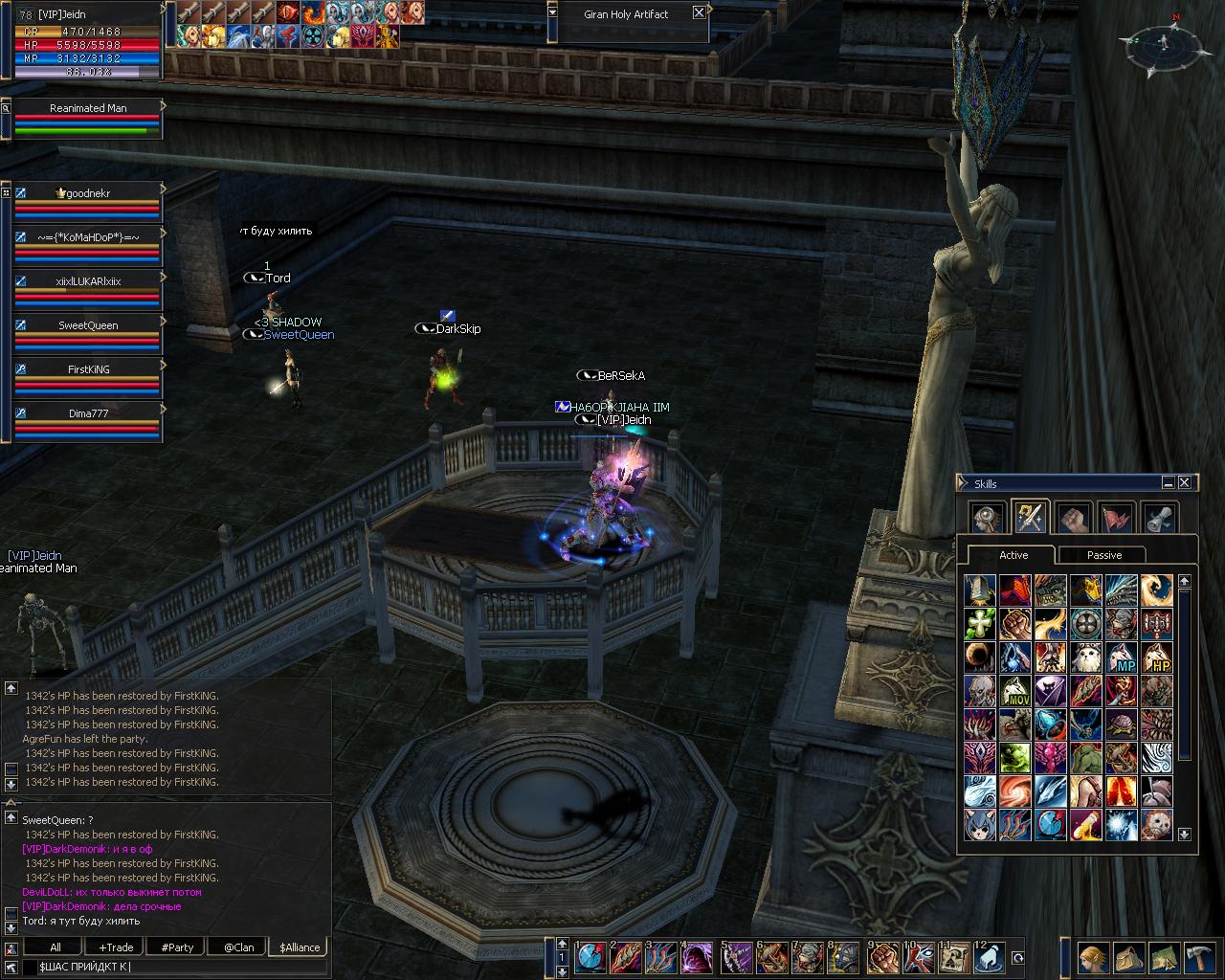
Task: Use the wolf HP skill icon
Action: click(1156, 658)
